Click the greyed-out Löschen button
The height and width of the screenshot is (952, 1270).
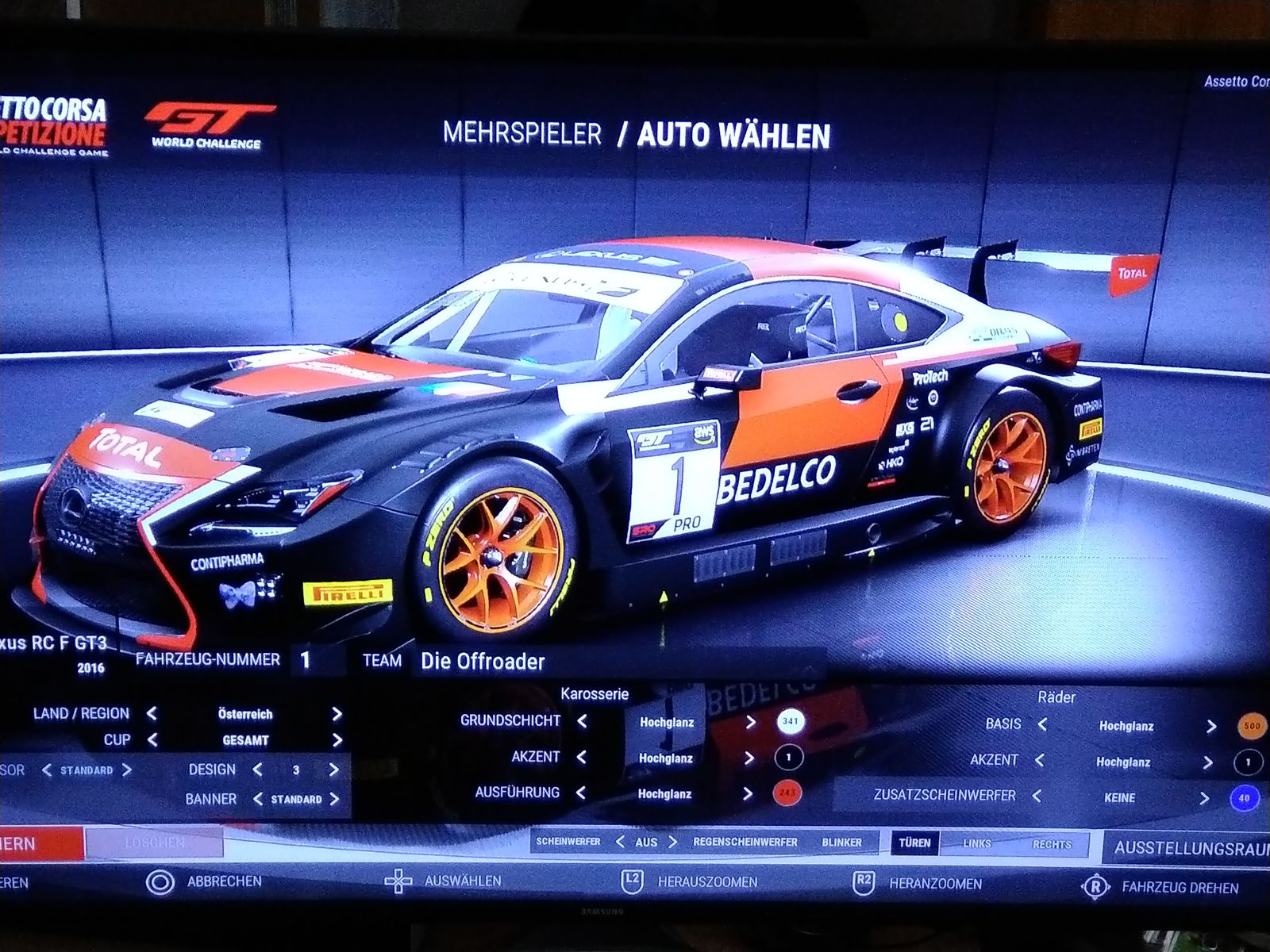click(154, 843)
